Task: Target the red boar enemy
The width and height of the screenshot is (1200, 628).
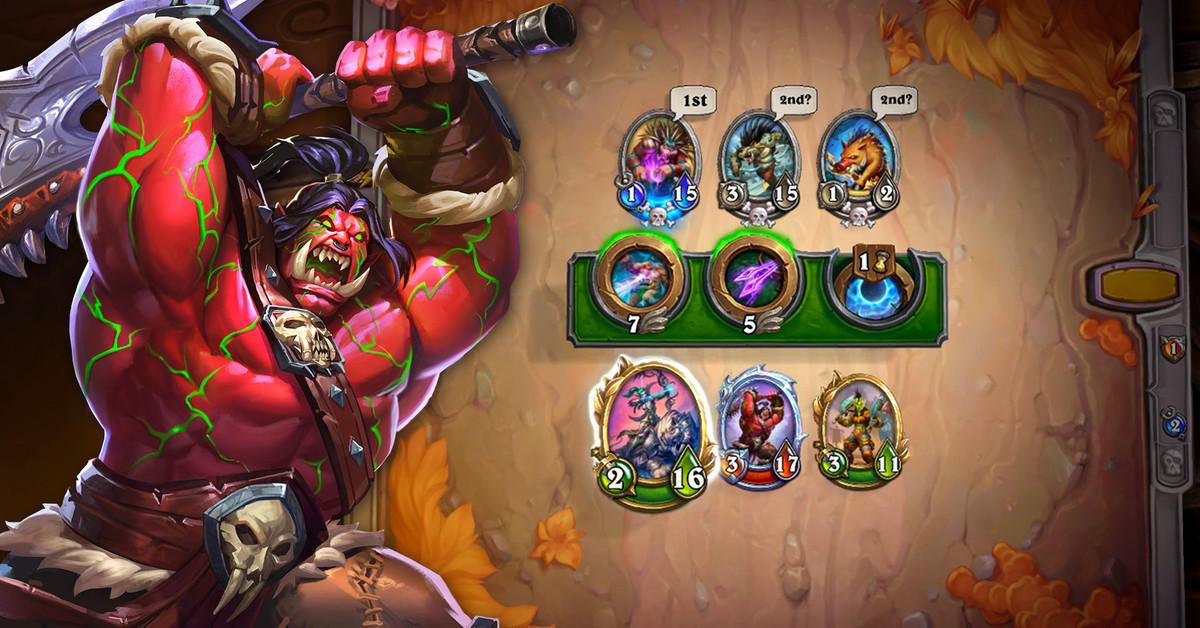Action: (x=858, y=160)
